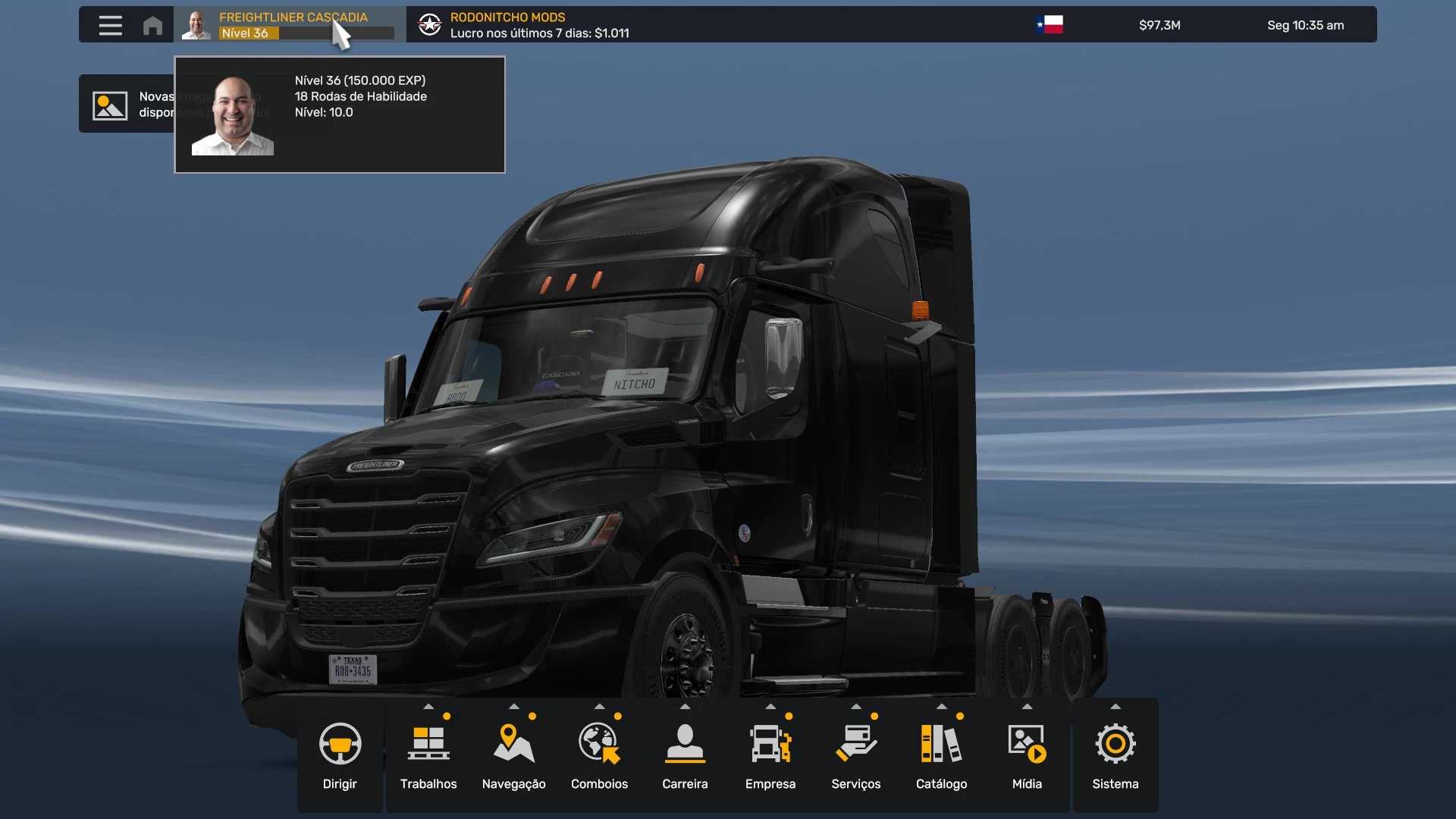1456x819 pixels.
Task: Open the Mídia gallery menu
Action: (1027, 755)
